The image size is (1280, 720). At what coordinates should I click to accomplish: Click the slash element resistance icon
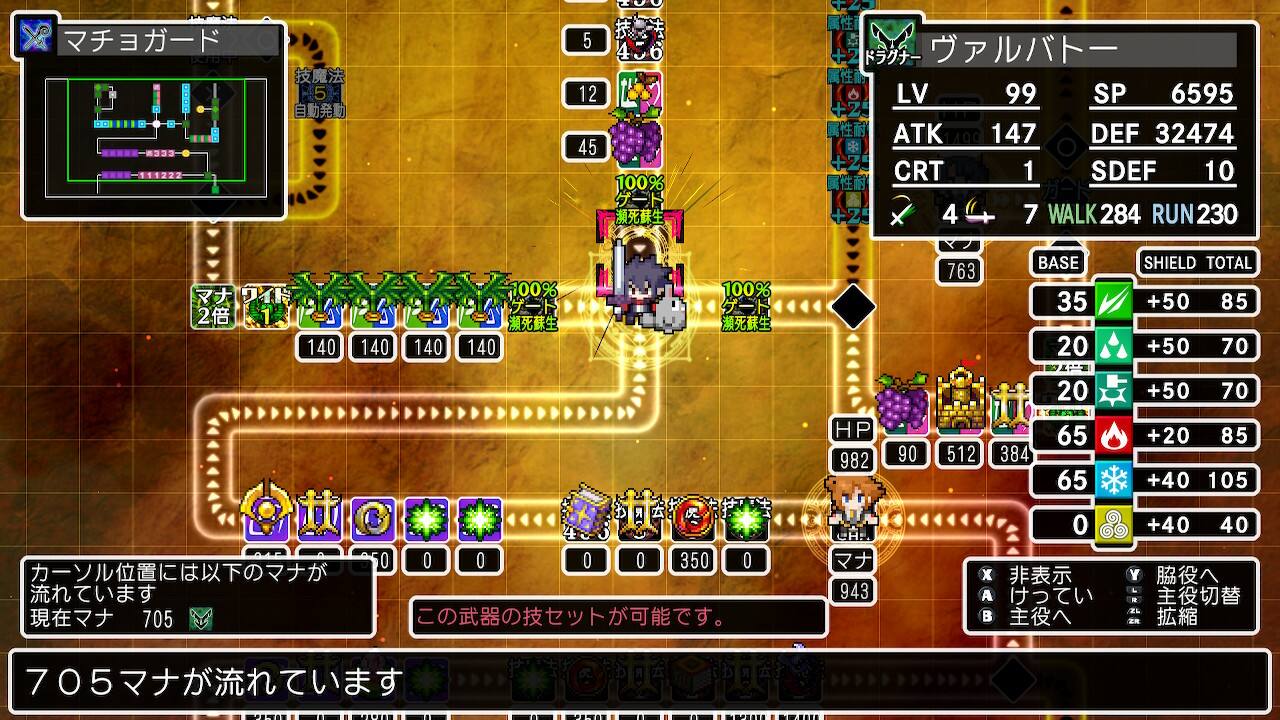pyautogui.click(x=1113, y=301)
